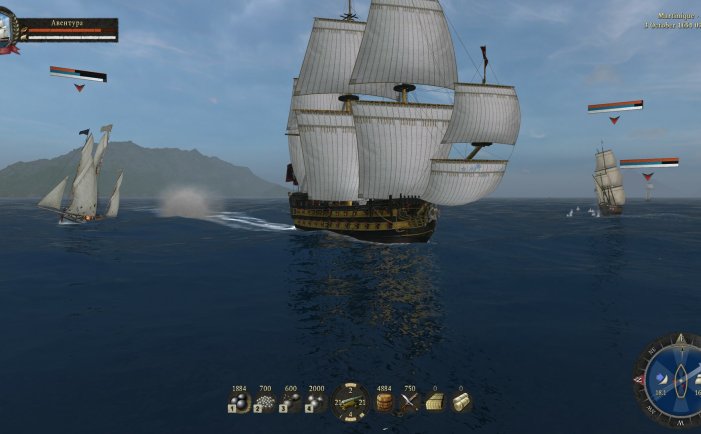Select grapeshot ammo in slot 2
The height and width of the screenshot is (434, 701).
click(x=265, y=402)
